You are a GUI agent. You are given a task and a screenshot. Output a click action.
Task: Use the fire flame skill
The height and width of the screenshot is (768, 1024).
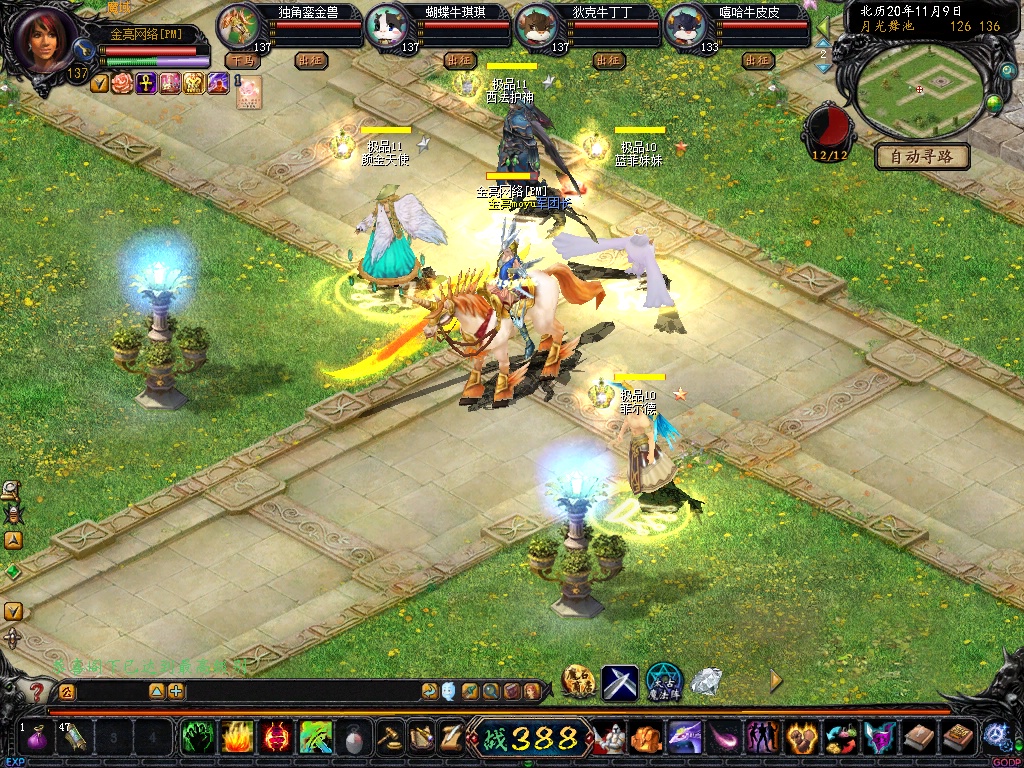(x=236, y=738)
